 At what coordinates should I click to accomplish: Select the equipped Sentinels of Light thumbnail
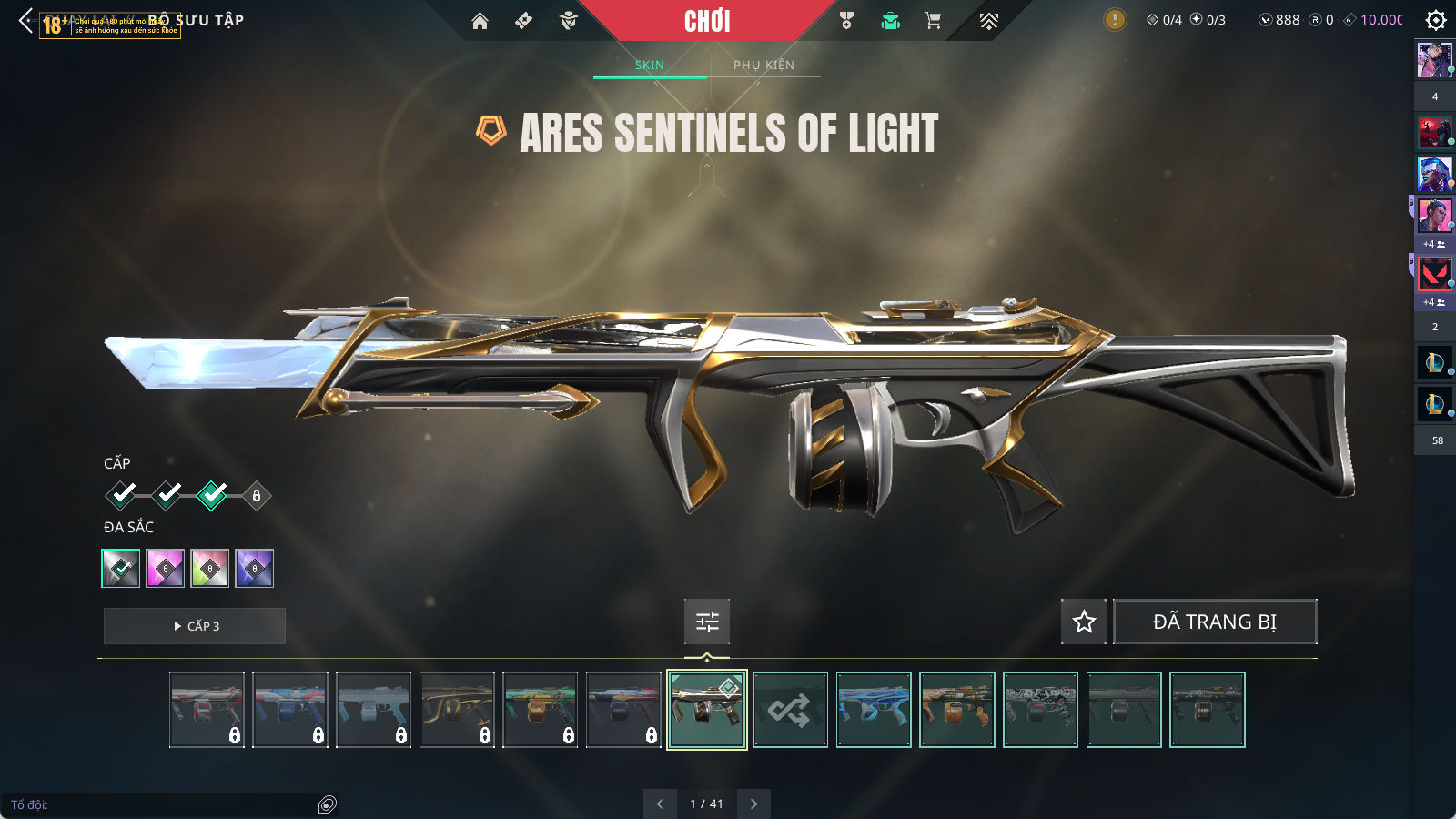(x=707, y=710)
